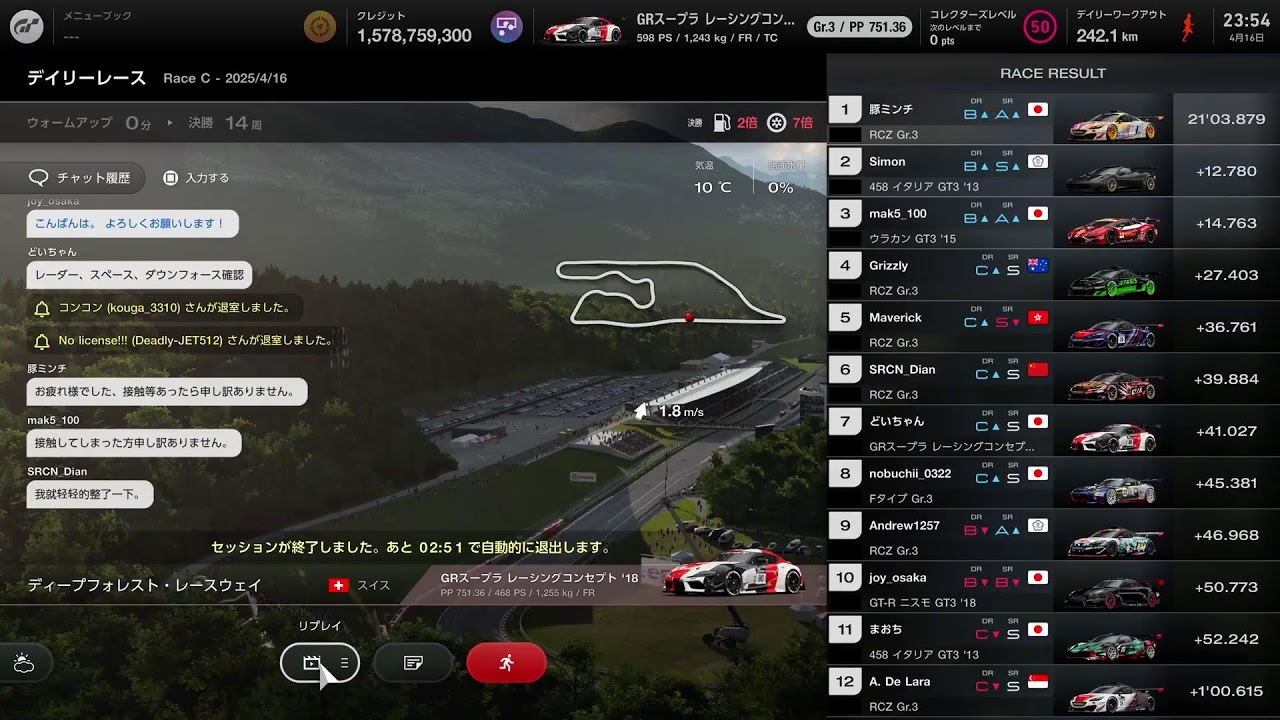Open the current car GR Supra panel
The height and width of the screenshot is (720, 1280).
(670, 27)
